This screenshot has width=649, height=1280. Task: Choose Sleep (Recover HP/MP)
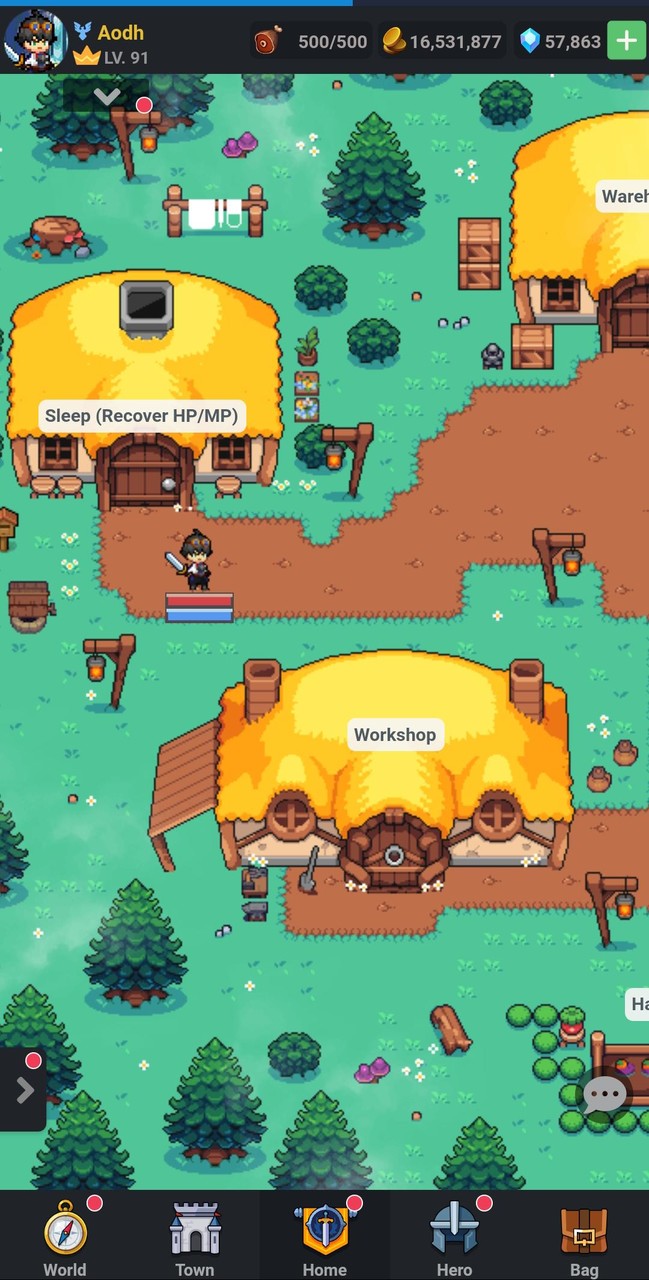[x=142, y=416]
